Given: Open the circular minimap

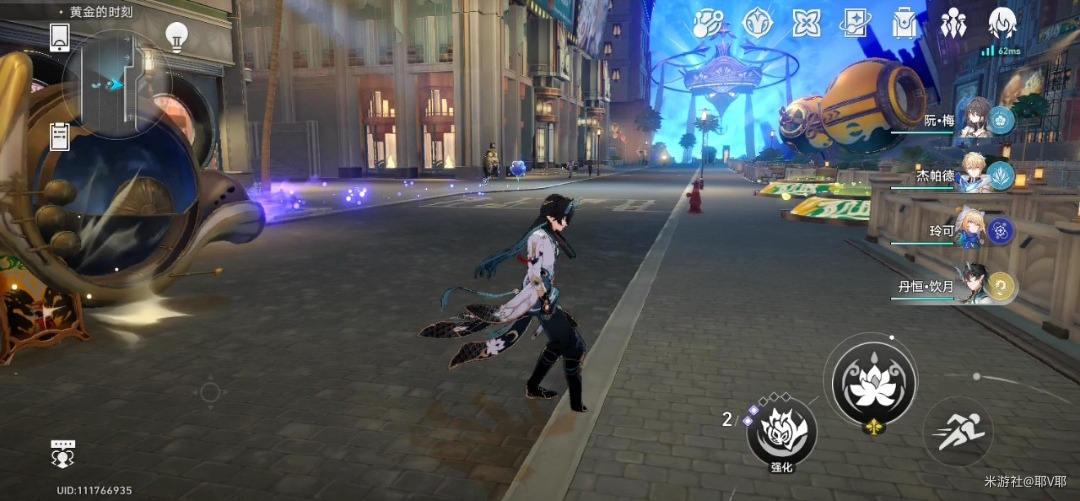Looking at the screenshot, I should [x=117, y=84].
